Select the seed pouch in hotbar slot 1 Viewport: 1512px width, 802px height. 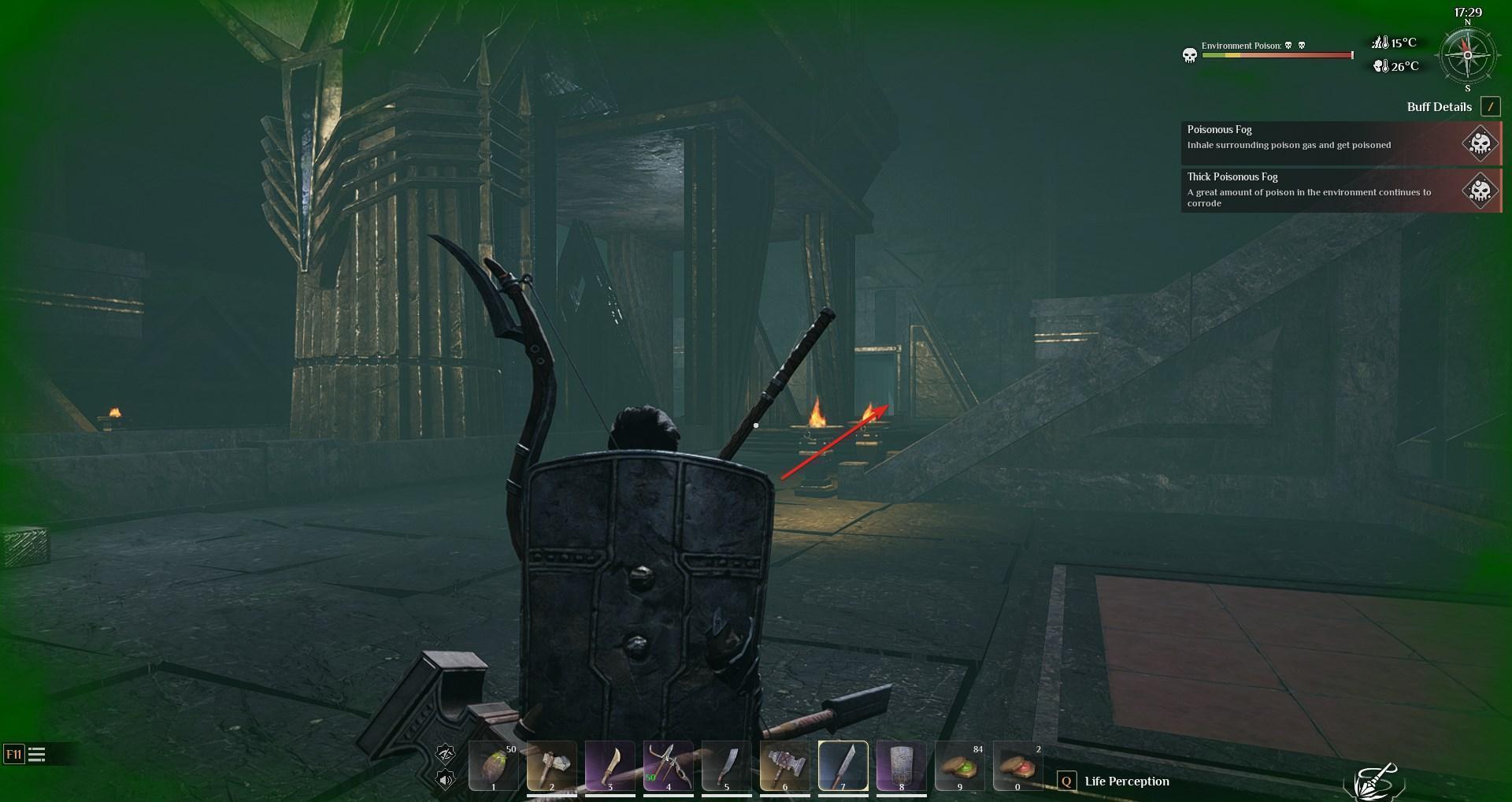(493, 766)
